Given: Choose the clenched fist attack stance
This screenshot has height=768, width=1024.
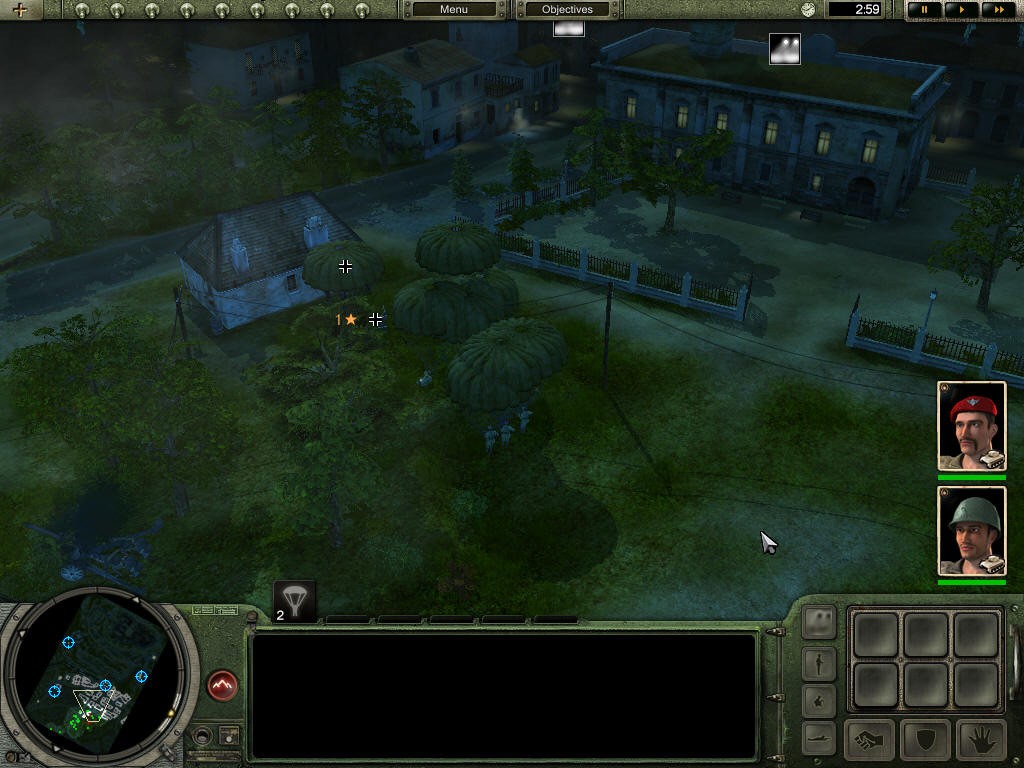Looking at the screenshot, I should pos(870,741).
